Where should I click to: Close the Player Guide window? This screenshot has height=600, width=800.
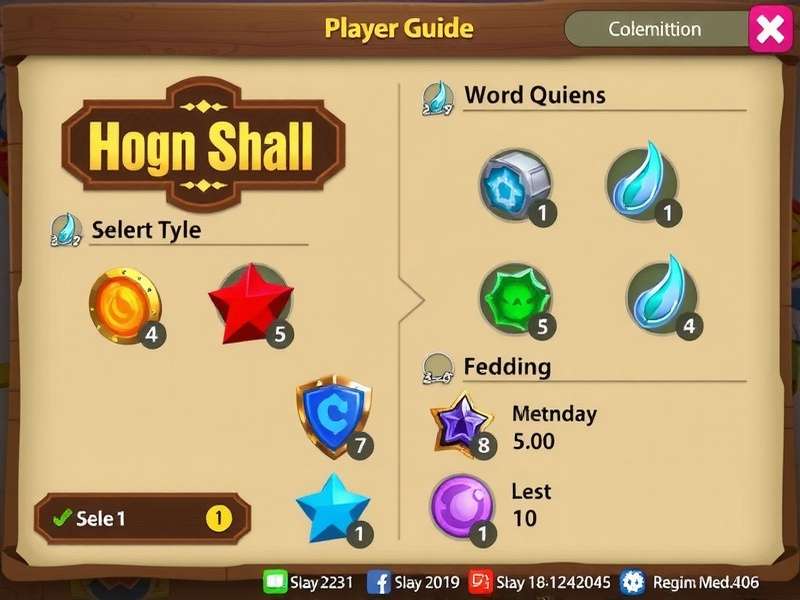tap(770, 30)
